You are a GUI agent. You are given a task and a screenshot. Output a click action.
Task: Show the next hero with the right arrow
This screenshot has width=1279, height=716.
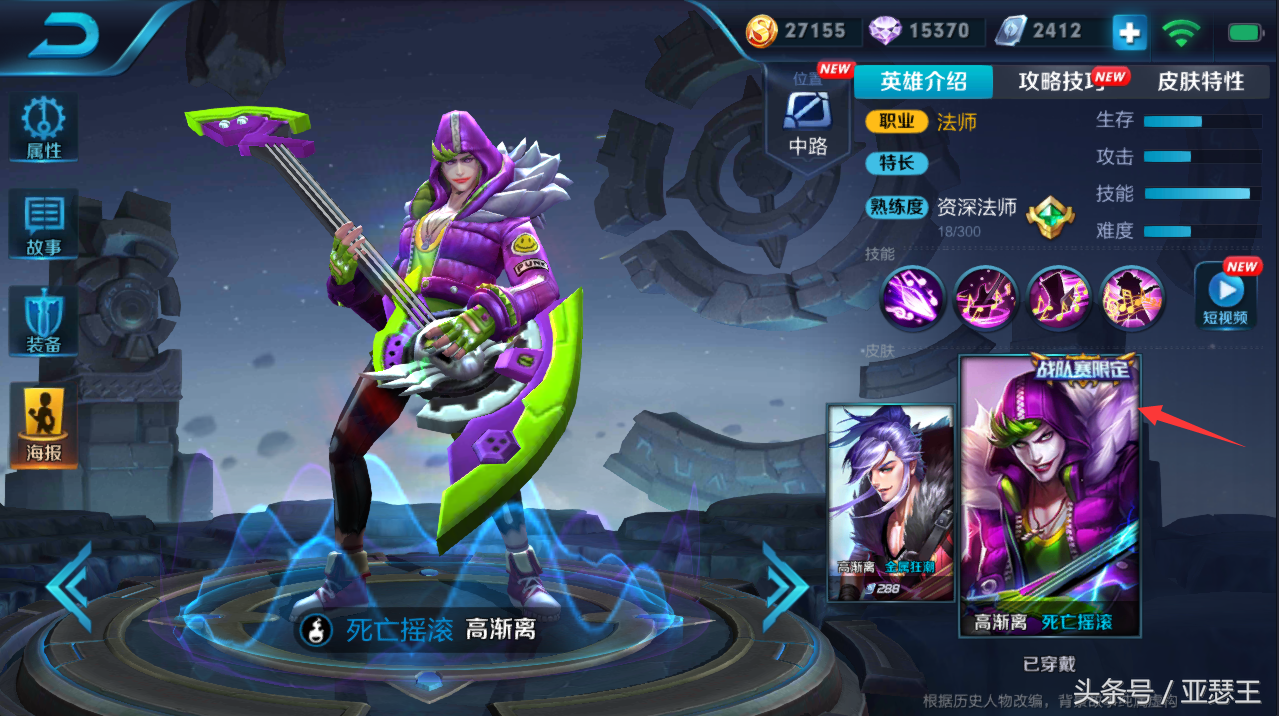[785, 587]
